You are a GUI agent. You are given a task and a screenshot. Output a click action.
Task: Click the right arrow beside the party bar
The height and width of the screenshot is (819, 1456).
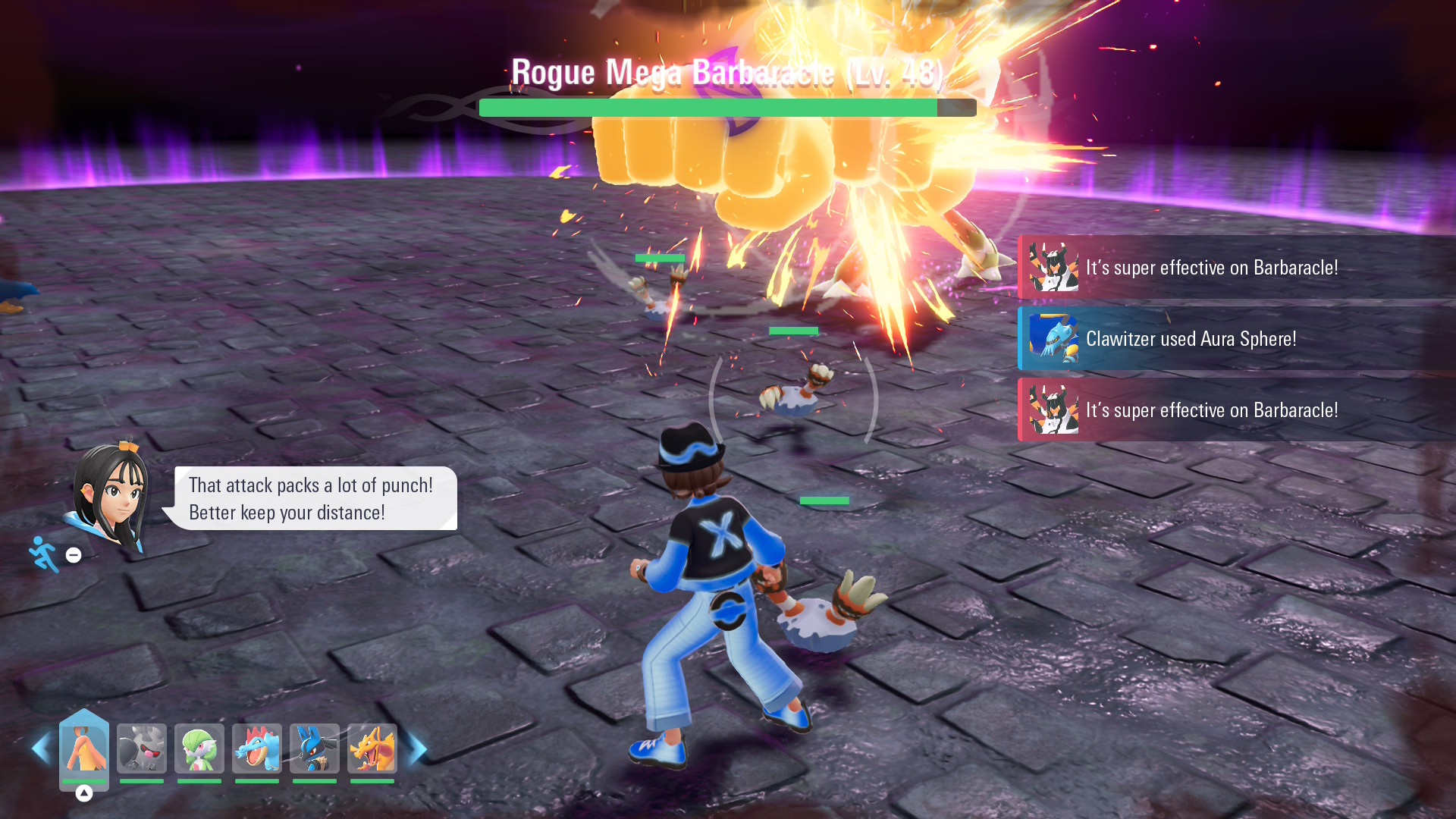click(x=417, y=748)
